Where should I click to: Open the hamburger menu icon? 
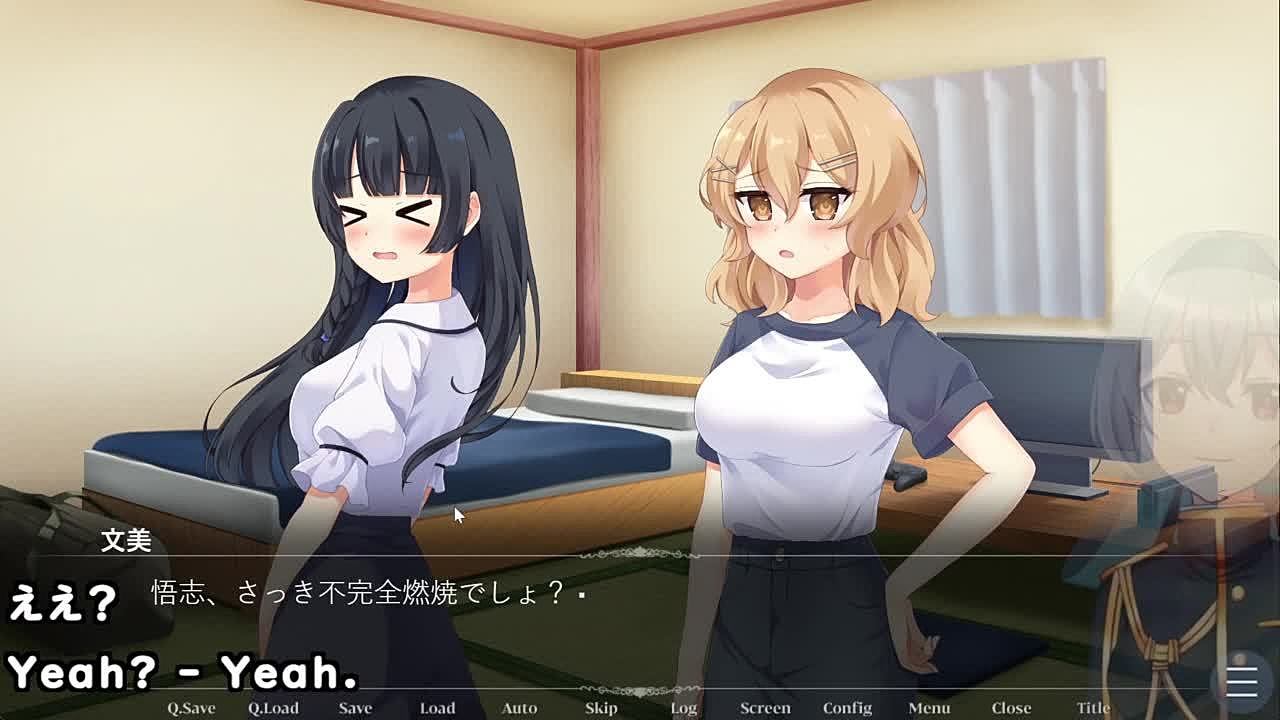(x=1241, y=681)
